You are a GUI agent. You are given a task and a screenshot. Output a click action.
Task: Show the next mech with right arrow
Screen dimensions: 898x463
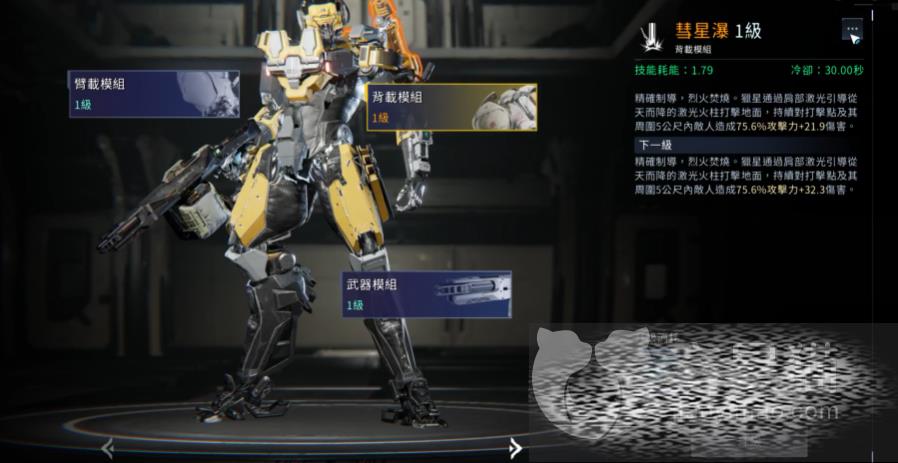(515, 447)
